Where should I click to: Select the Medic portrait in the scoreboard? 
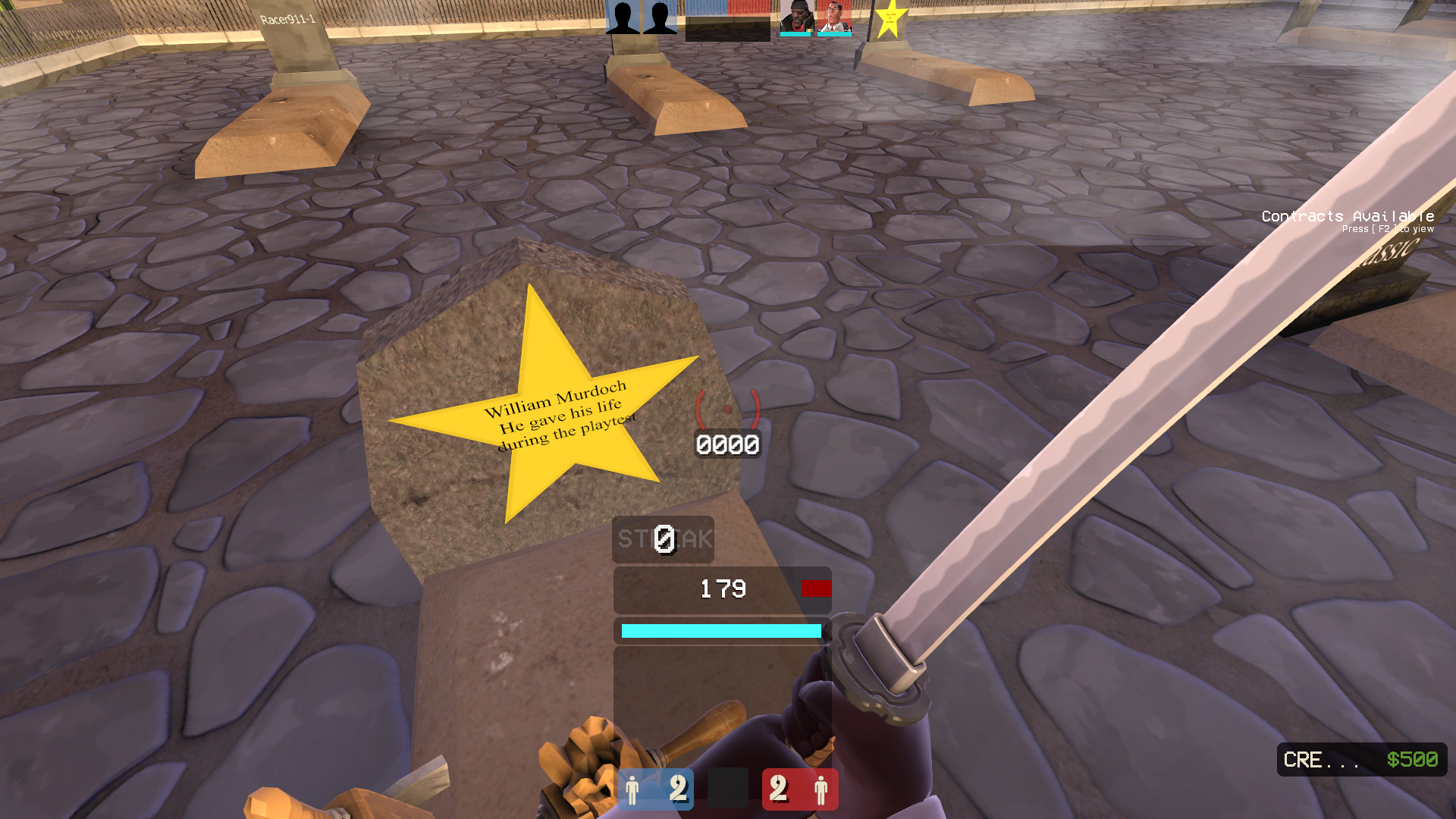tap(834, 17)
